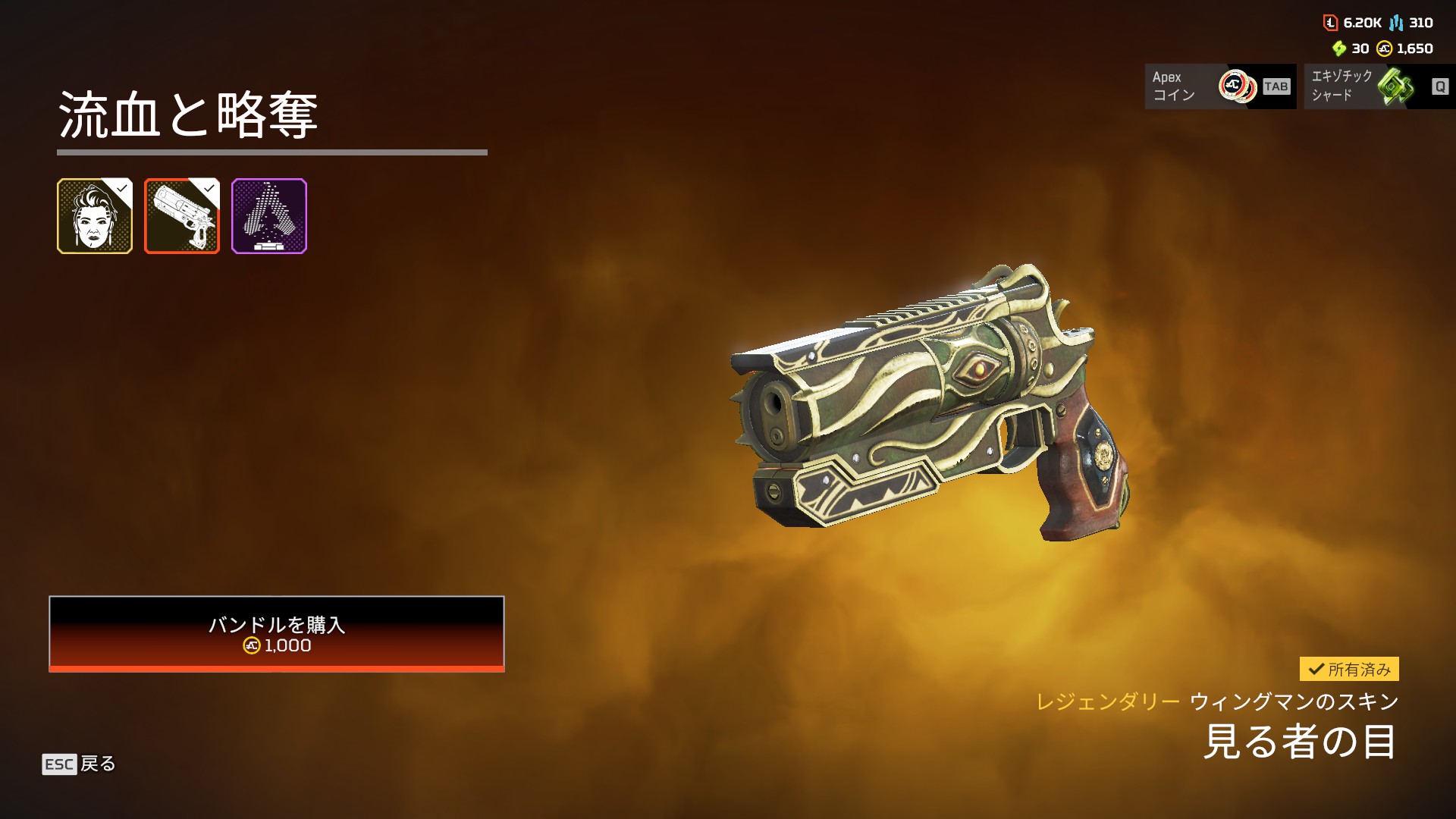Open the Apex Coins purchase tab
Screen dimensions: 1456x819
[1219, 86]
